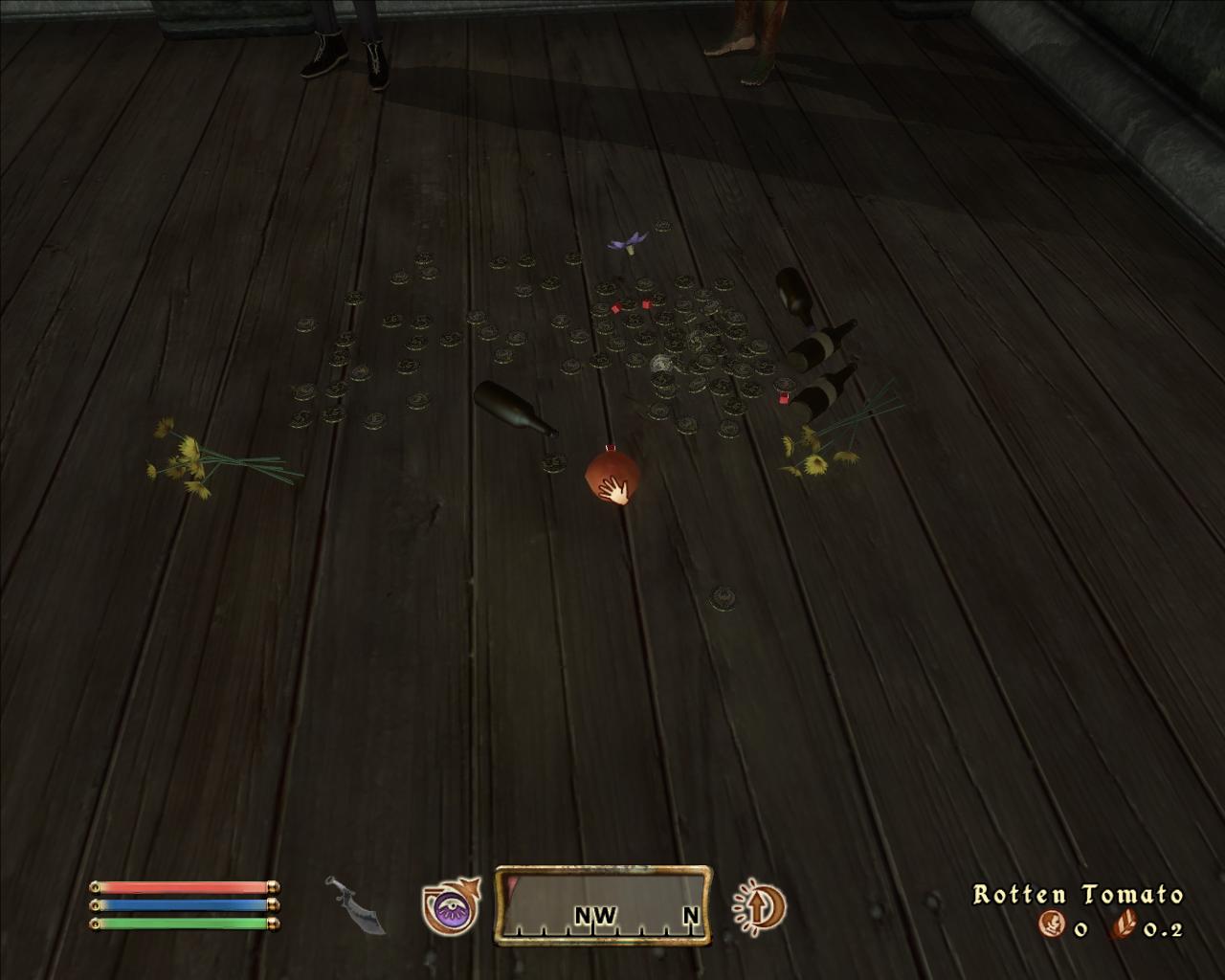Click the sun and moon active effect icon
Image resolution: width=1225 pixels, height=980 pixels.
tap(759, 905)
